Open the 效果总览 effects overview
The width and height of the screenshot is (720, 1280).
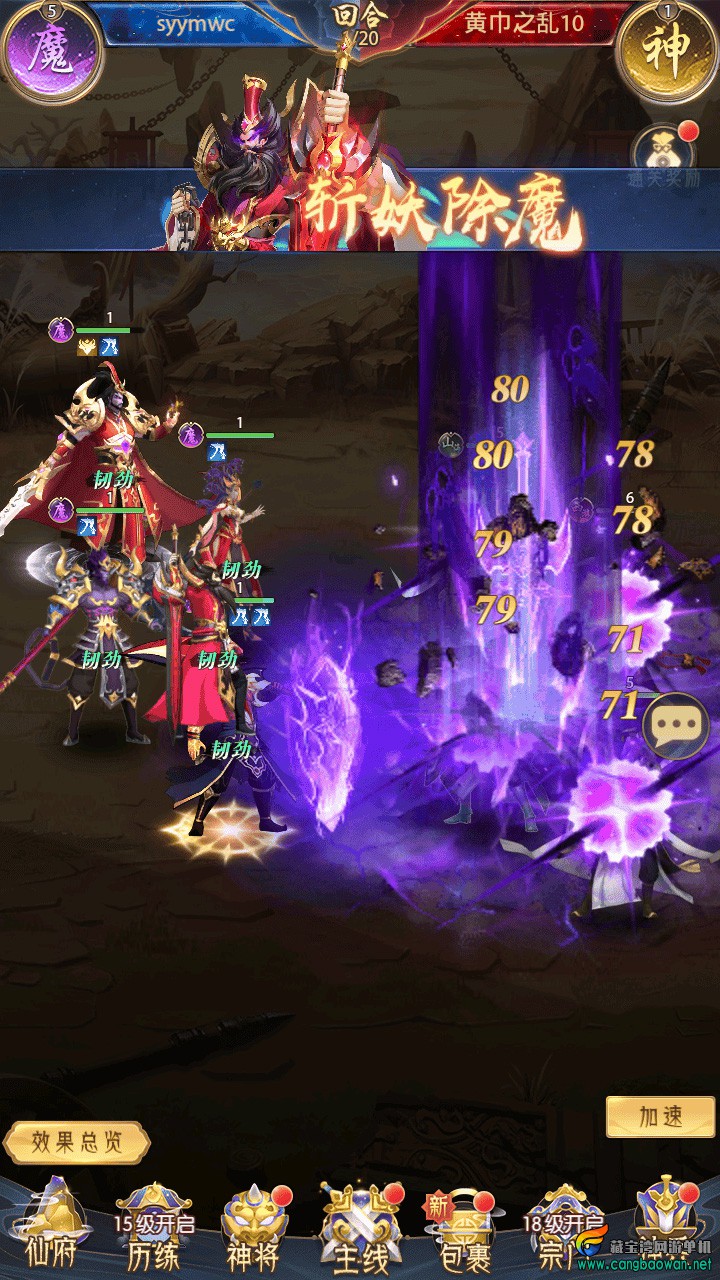[x=77, y=1142]
